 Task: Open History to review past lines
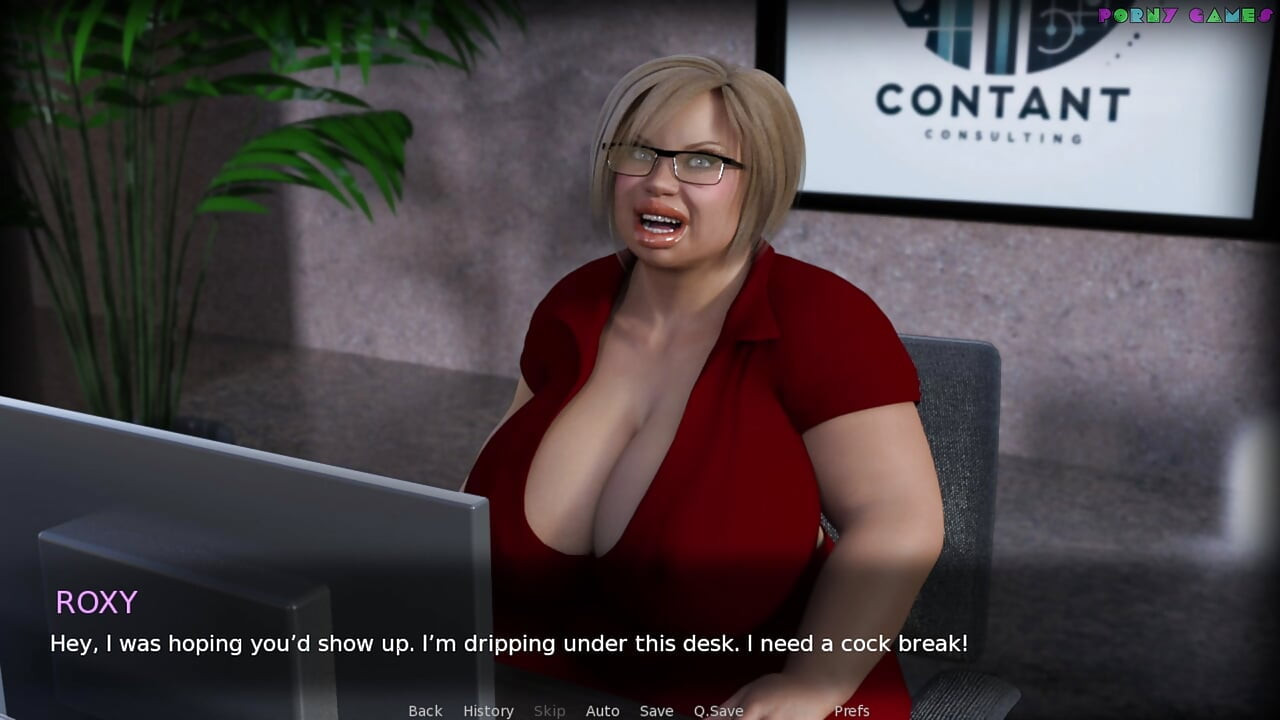pyautogui.click(x=487, y=710)
